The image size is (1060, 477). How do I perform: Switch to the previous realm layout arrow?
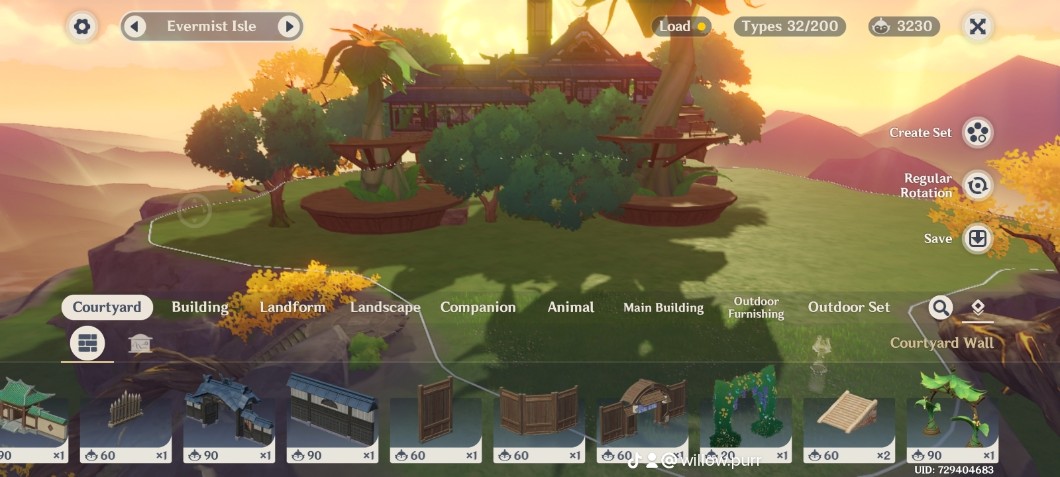pos(136,27)
